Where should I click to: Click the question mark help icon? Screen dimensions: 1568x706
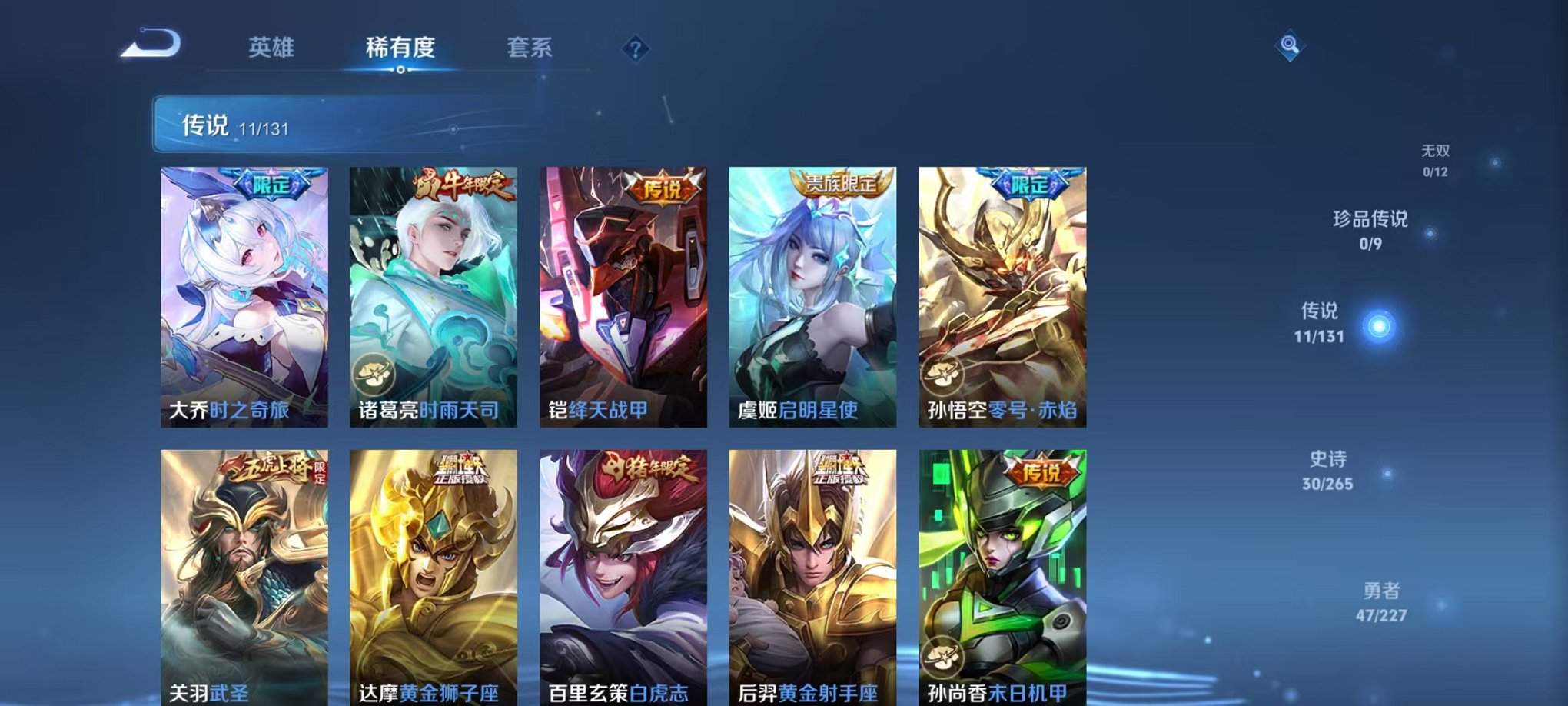(634, 49)
